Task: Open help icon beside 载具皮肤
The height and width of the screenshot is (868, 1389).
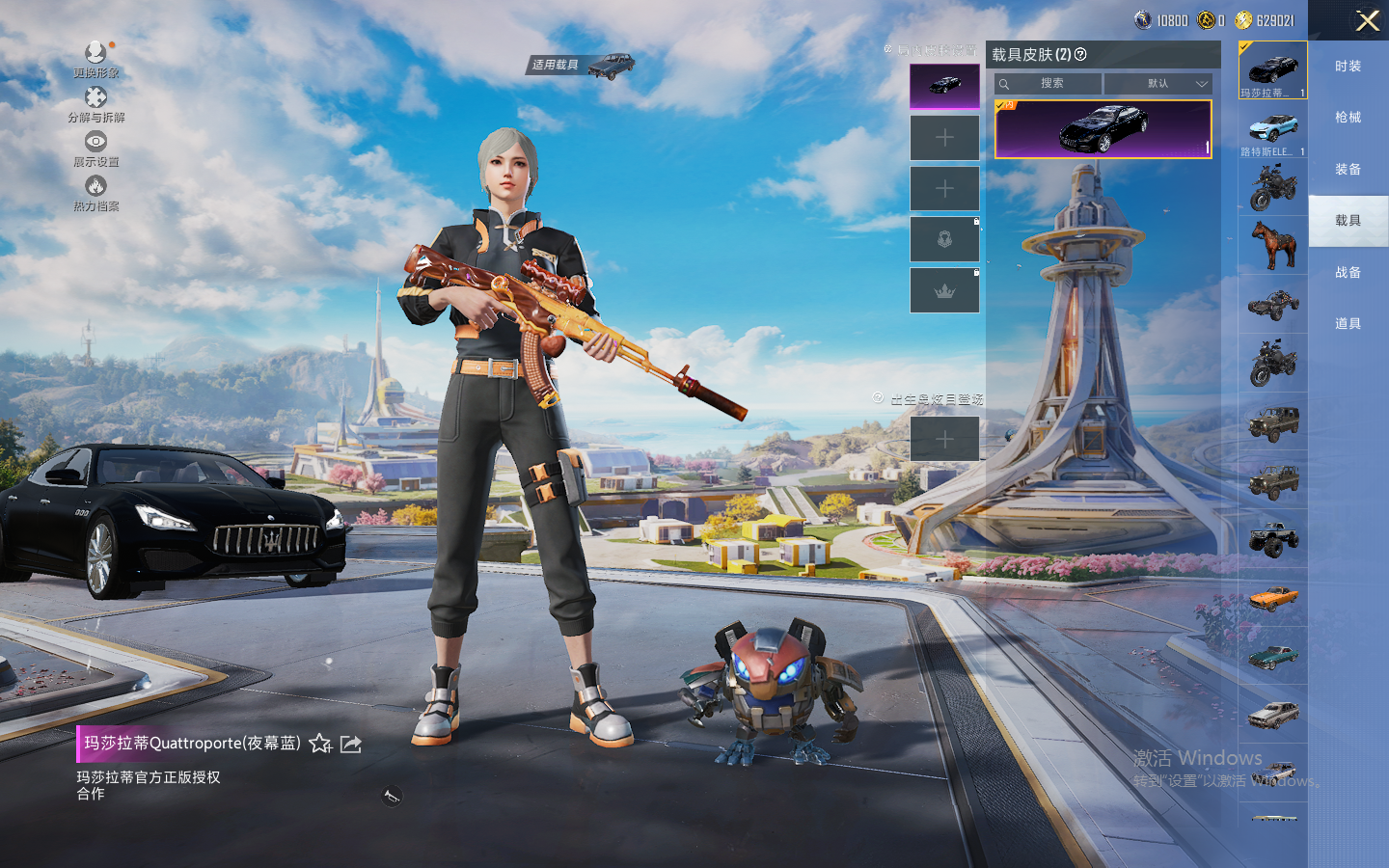Action: point(1080,55)
